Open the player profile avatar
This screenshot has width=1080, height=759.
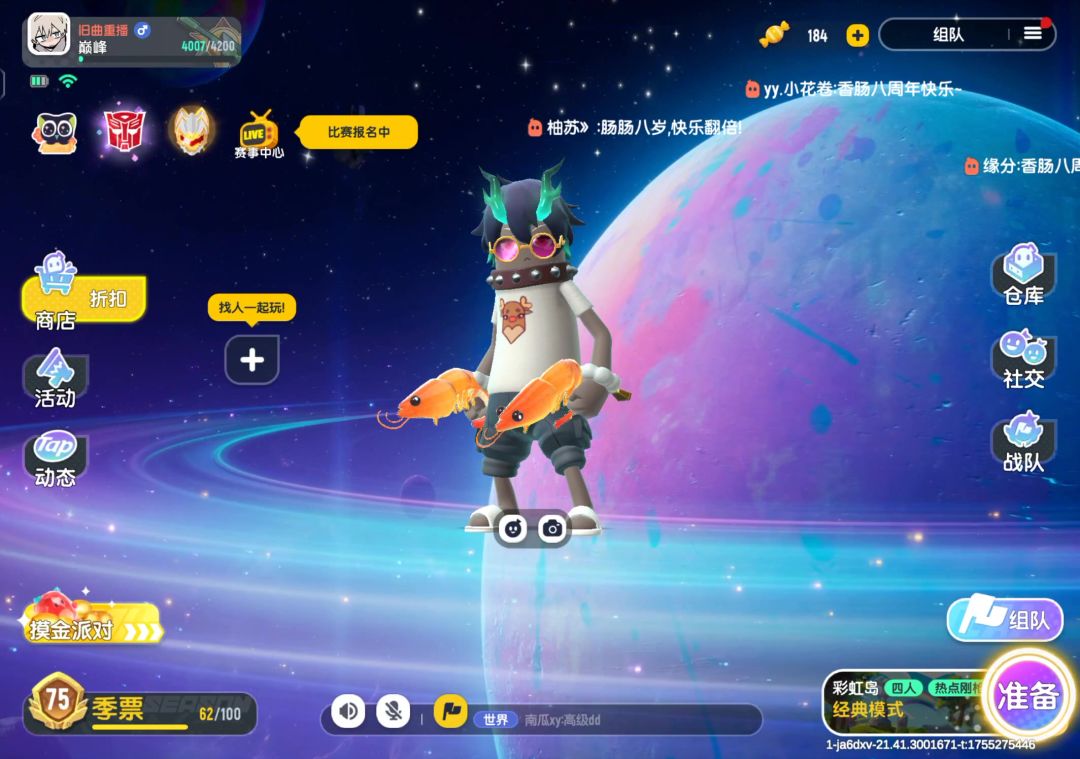[x=49, y=34]
